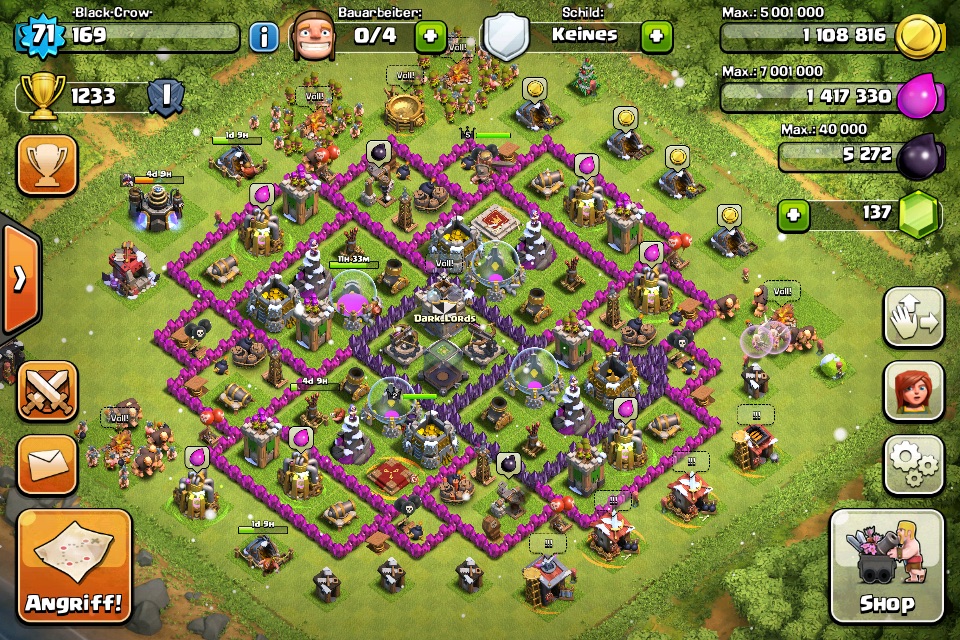The height and width of the screenshot is (640, 960).
Task: Open the level 71 experience badge
Action: (41, 37)
